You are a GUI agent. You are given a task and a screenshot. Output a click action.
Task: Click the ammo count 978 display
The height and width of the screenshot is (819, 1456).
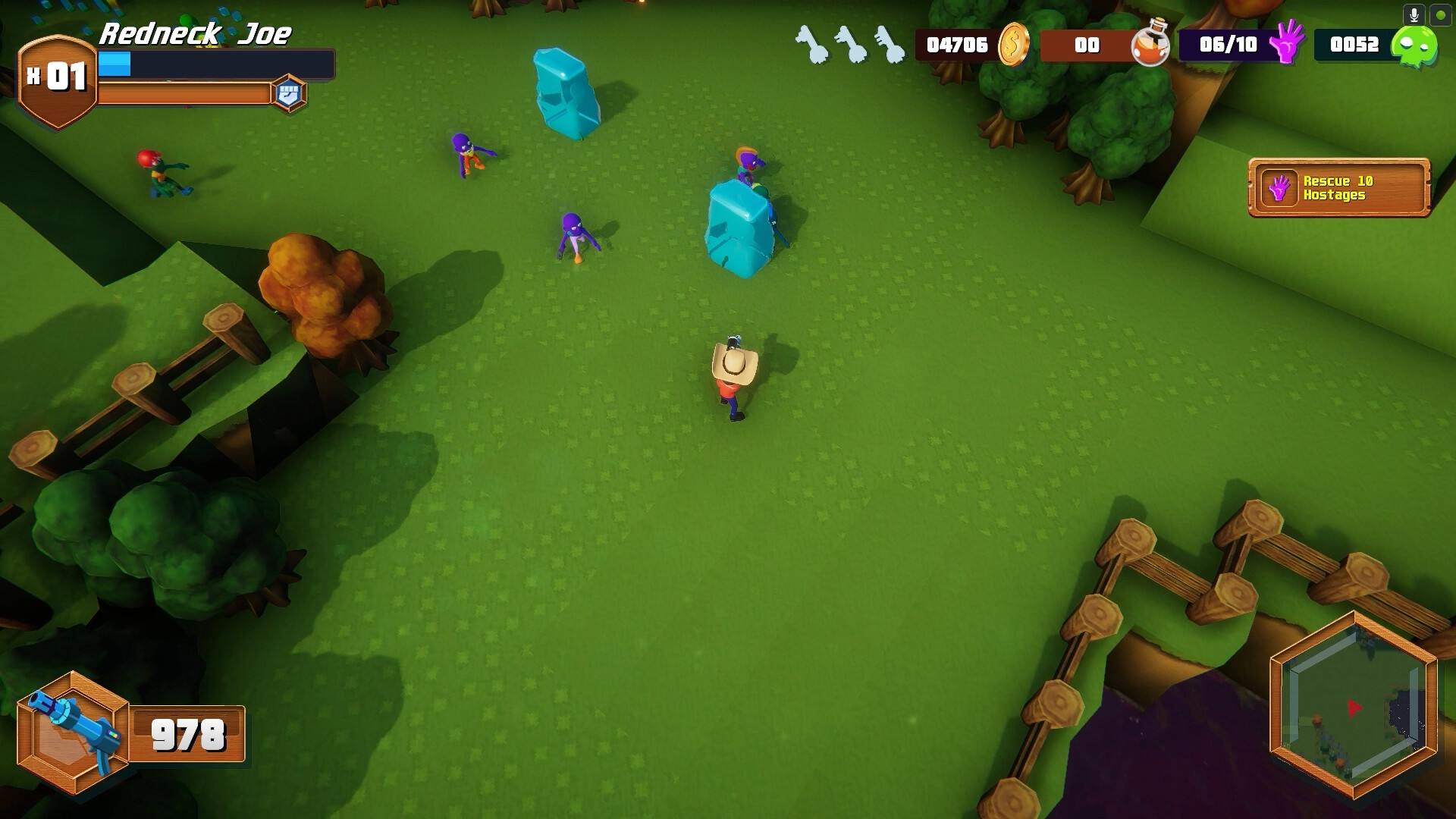coord(187,733)
